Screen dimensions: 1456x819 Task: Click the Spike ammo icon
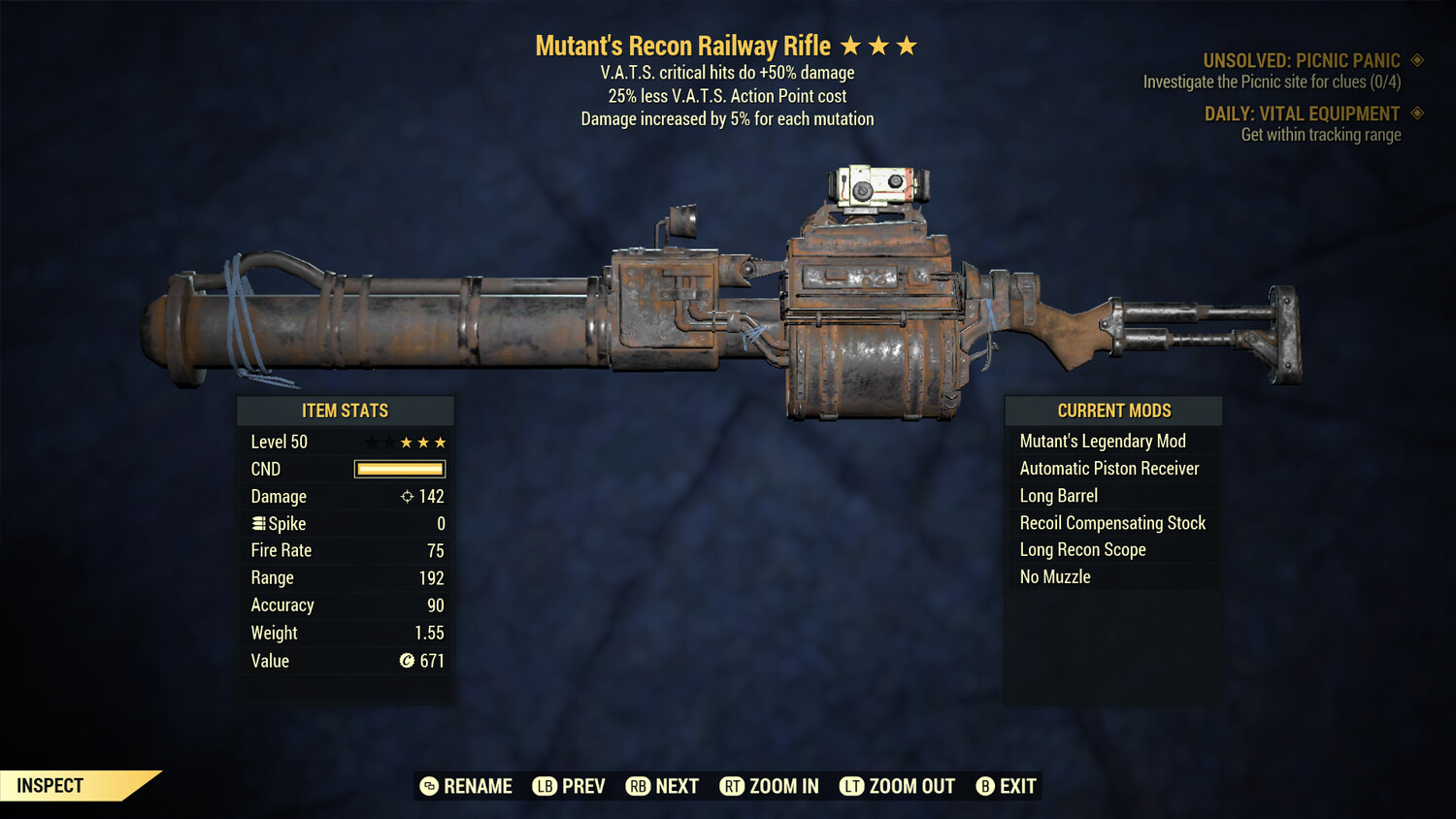(x=258, y=523)
